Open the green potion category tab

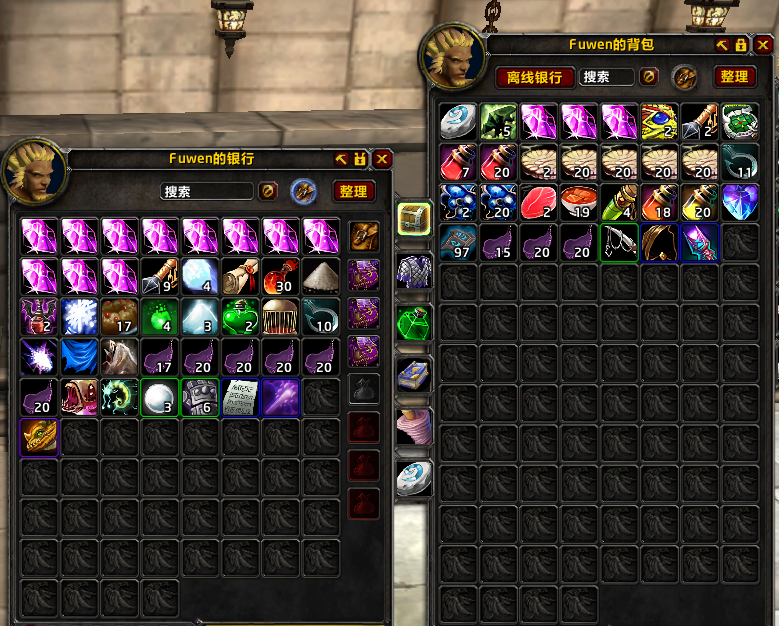pos(413,322)
